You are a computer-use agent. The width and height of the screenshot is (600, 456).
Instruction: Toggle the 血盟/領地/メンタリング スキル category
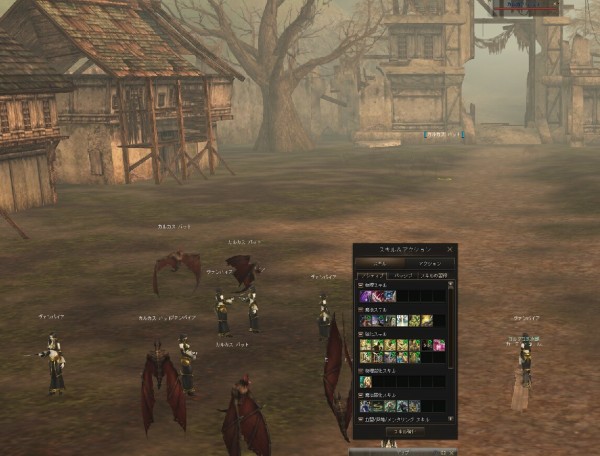pos(362,419)
